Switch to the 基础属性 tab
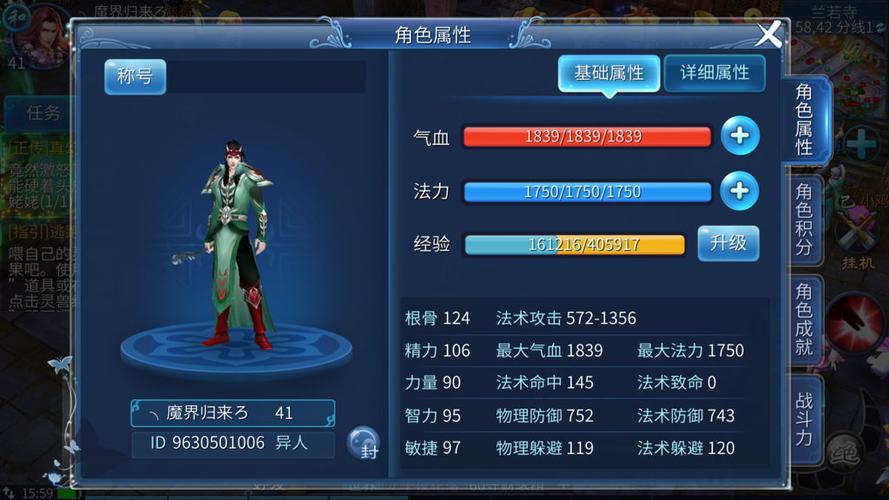The image size is (889, 500). (608, 73)
